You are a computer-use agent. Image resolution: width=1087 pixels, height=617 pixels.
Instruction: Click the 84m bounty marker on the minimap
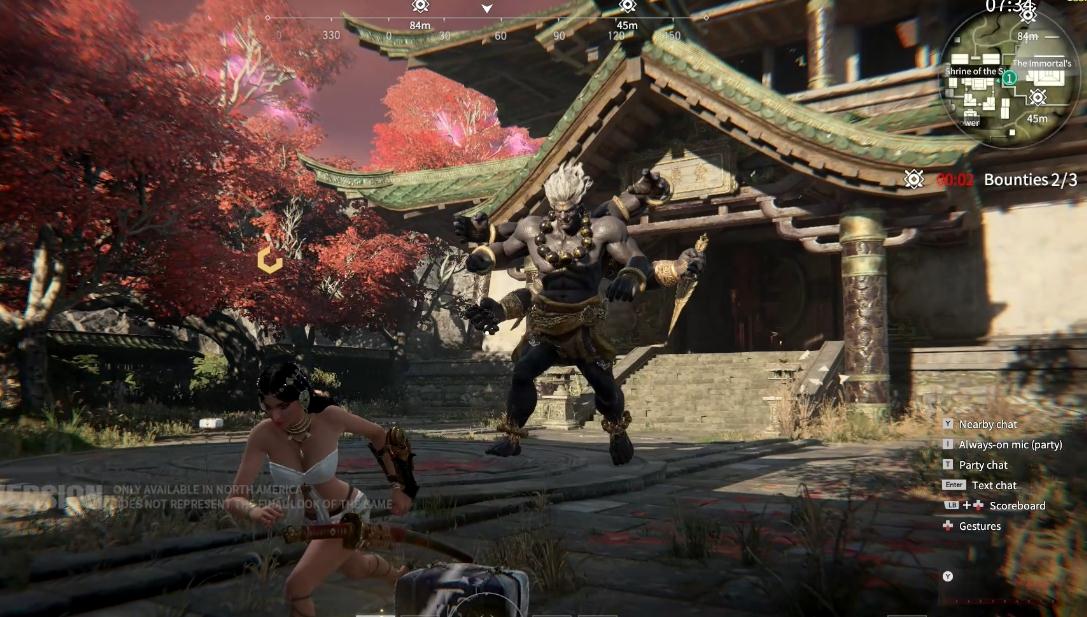pyautogui.click(x=1027, y=15)
